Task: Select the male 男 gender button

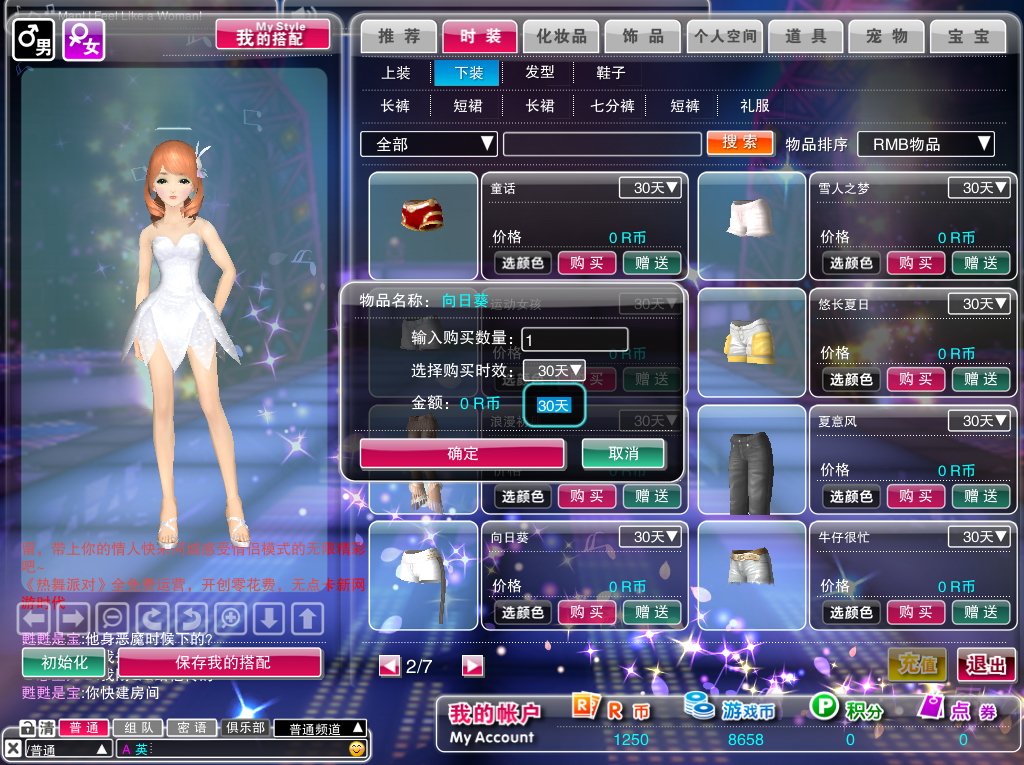Action: (34, 40)
